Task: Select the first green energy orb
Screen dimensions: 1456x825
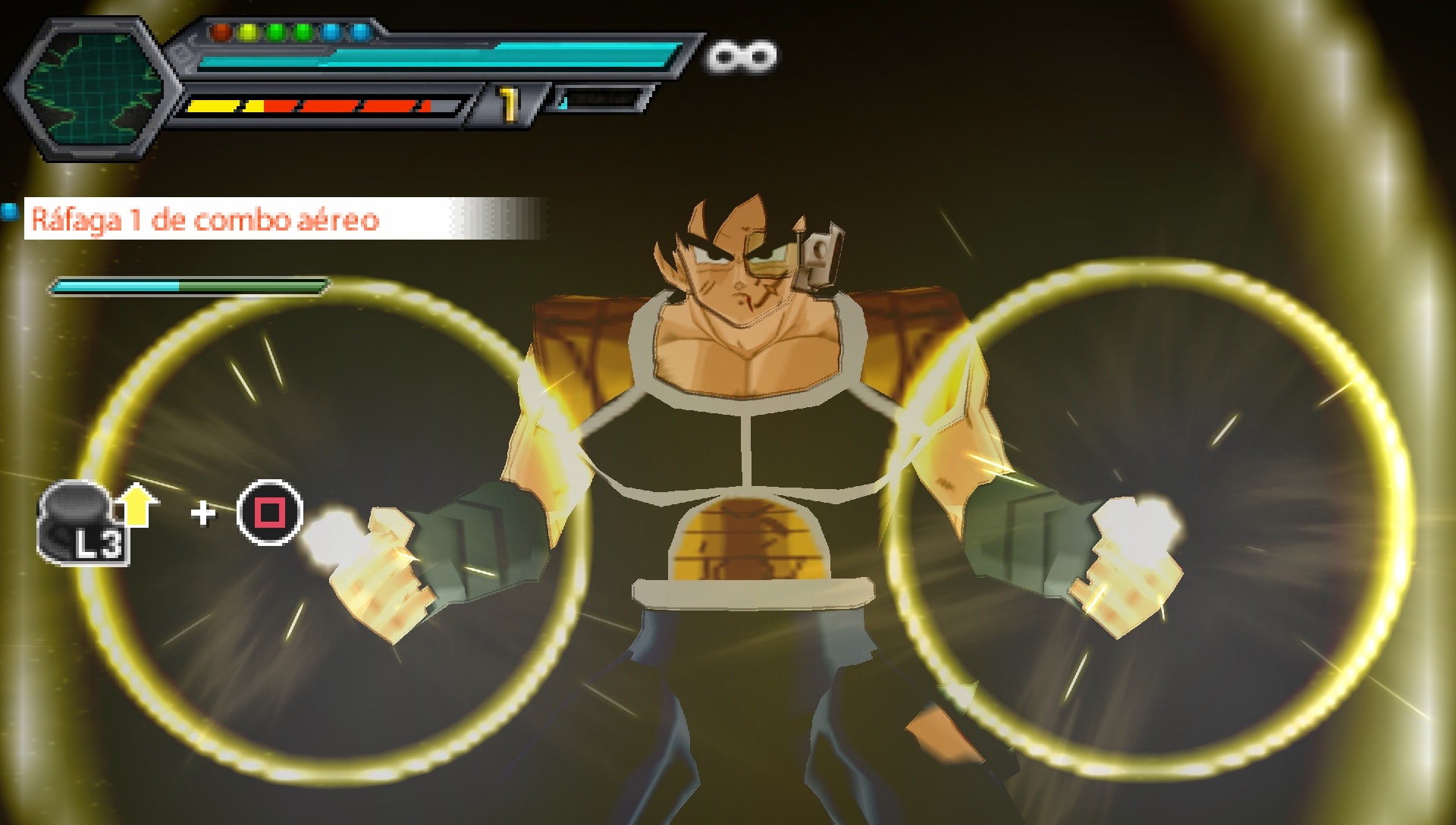Action: [x=275, y=32]
